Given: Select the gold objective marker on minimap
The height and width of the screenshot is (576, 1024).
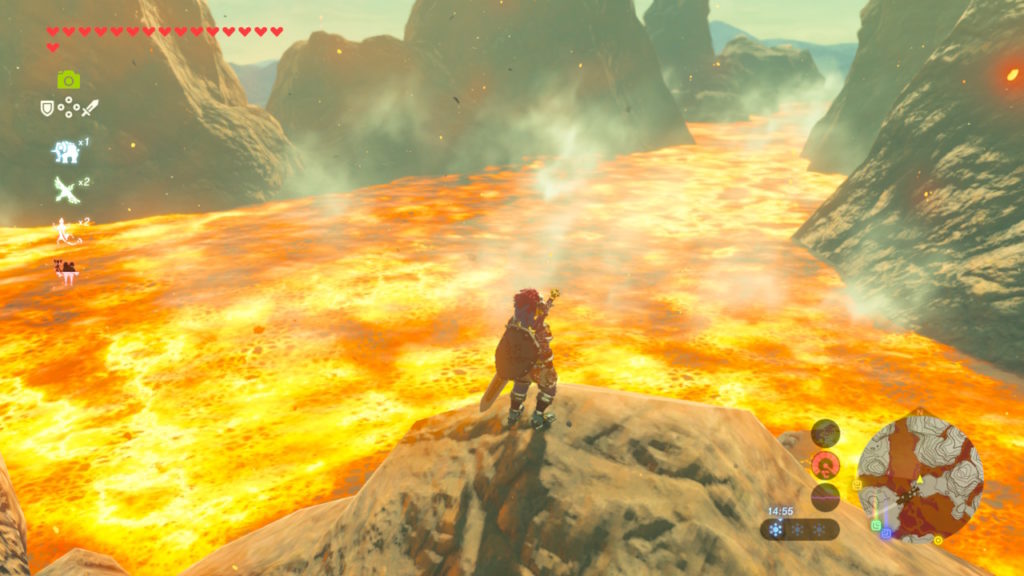Looking at the screenshot, I should coord(937,540).
